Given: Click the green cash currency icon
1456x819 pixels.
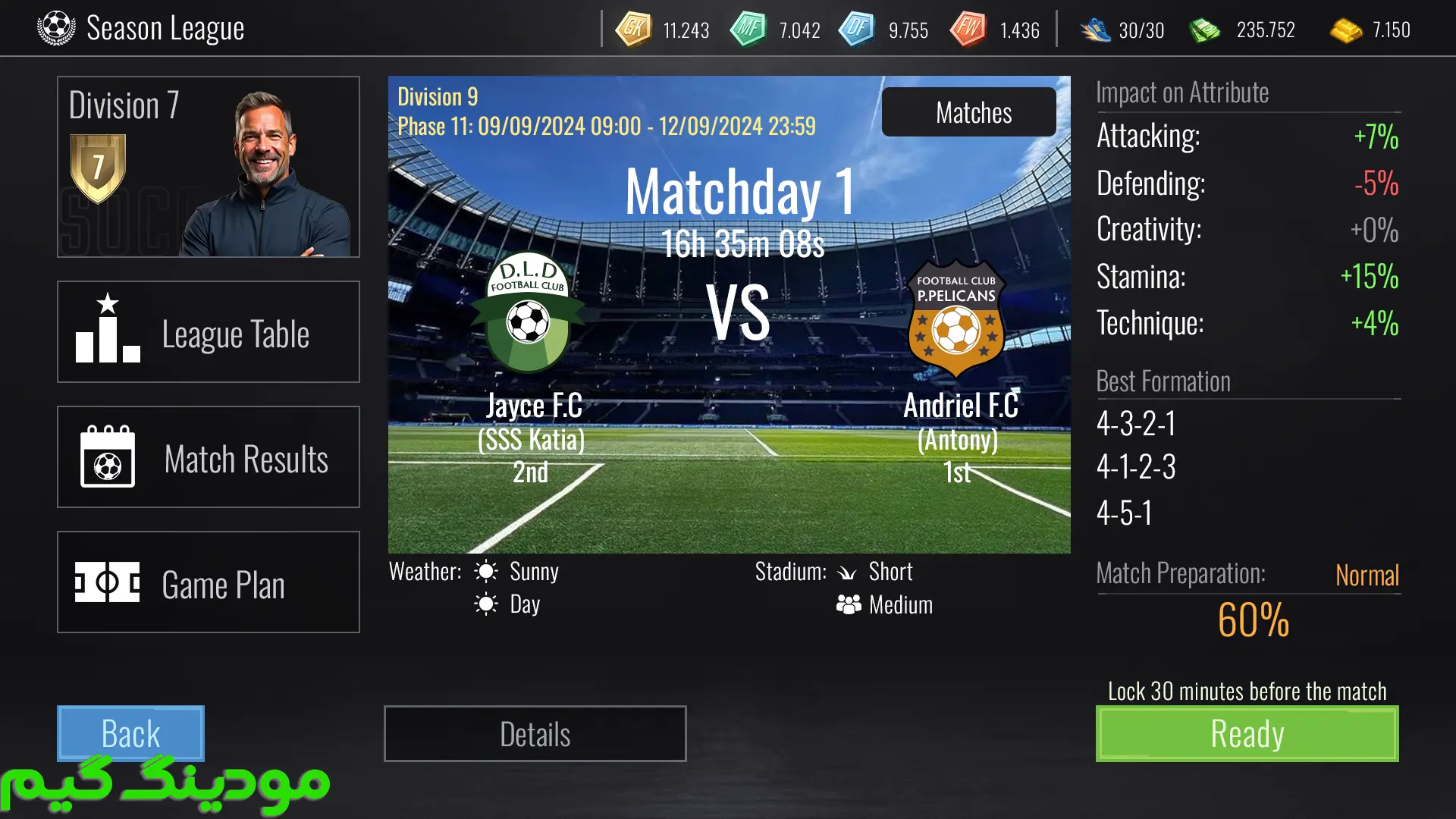Looking at the screenshot, I should tap(1204, 30).
